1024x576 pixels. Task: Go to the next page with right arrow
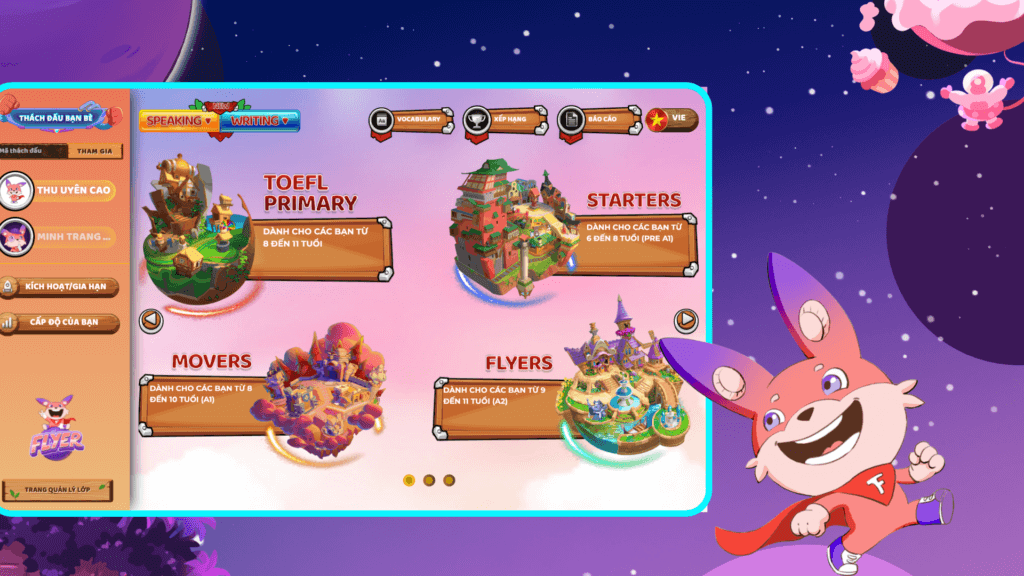tap(686, 320)
